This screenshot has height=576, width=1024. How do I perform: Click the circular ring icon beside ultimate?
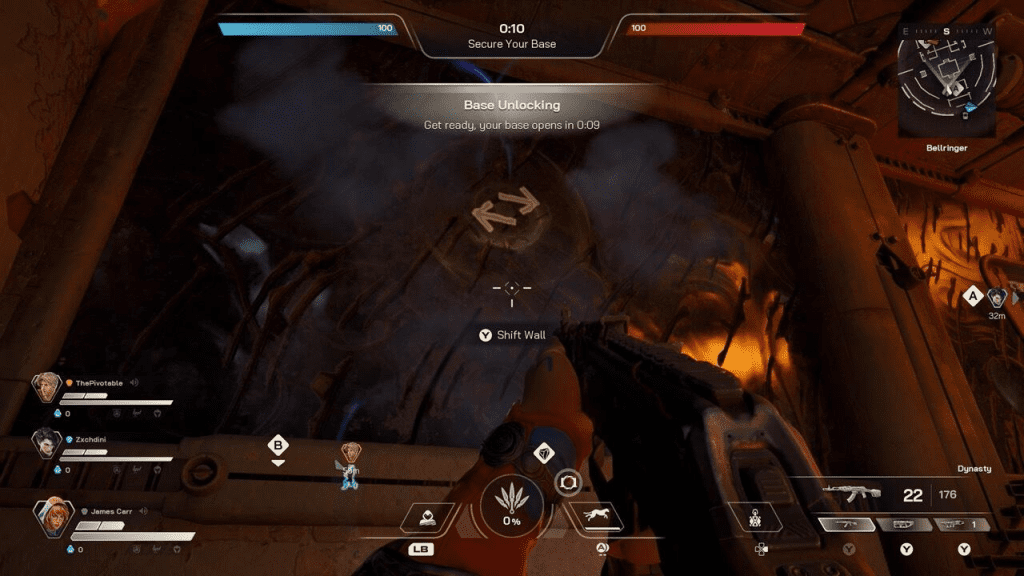[x=568, y=482]
